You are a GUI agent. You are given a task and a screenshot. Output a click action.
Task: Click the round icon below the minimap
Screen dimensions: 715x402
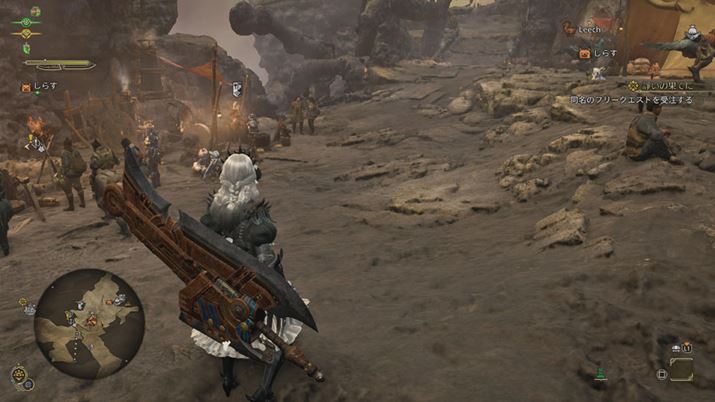point(19,375)
